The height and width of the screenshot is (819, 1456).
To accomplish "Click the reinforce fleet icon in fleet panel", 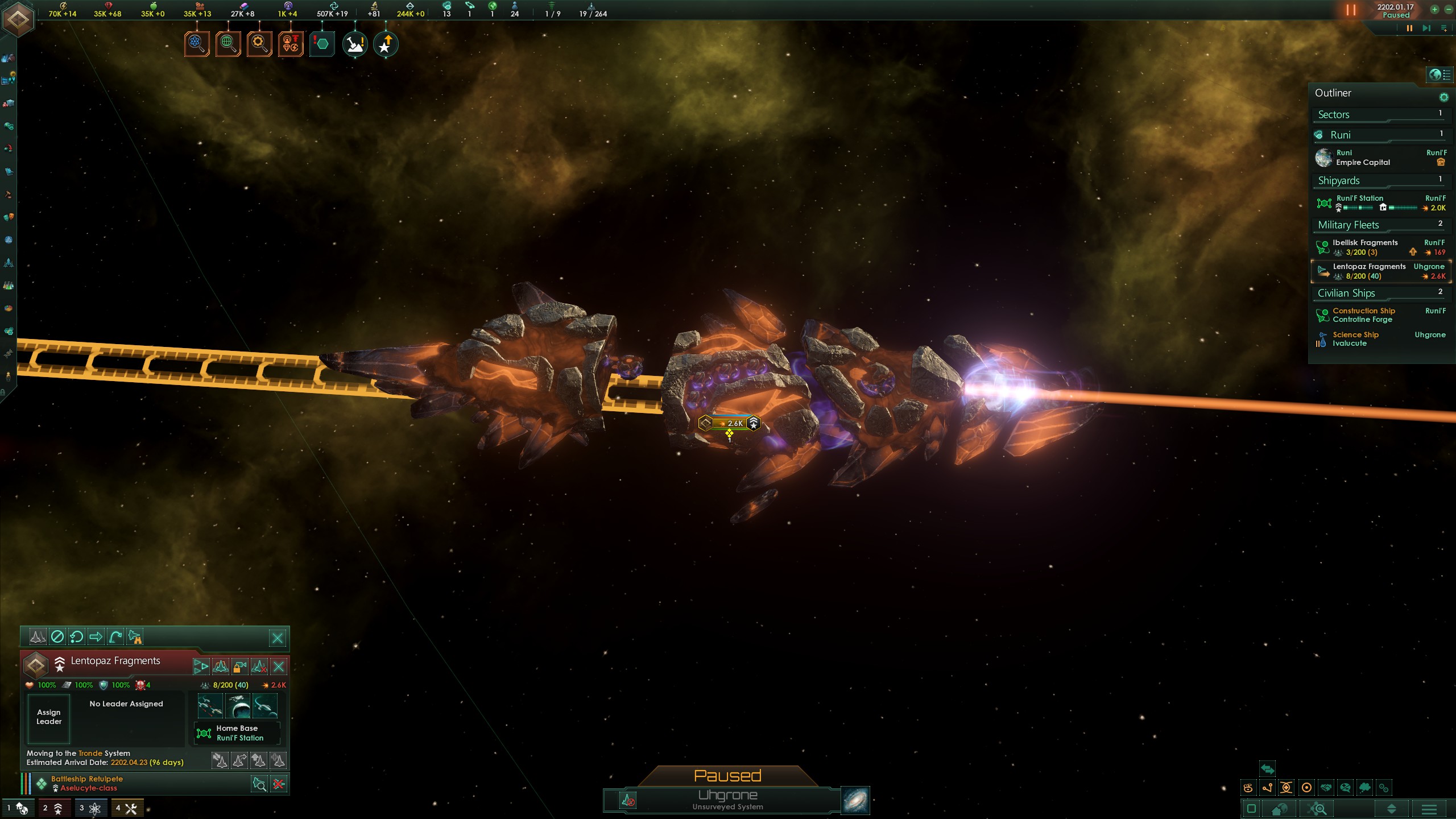I will click(277, 760).
